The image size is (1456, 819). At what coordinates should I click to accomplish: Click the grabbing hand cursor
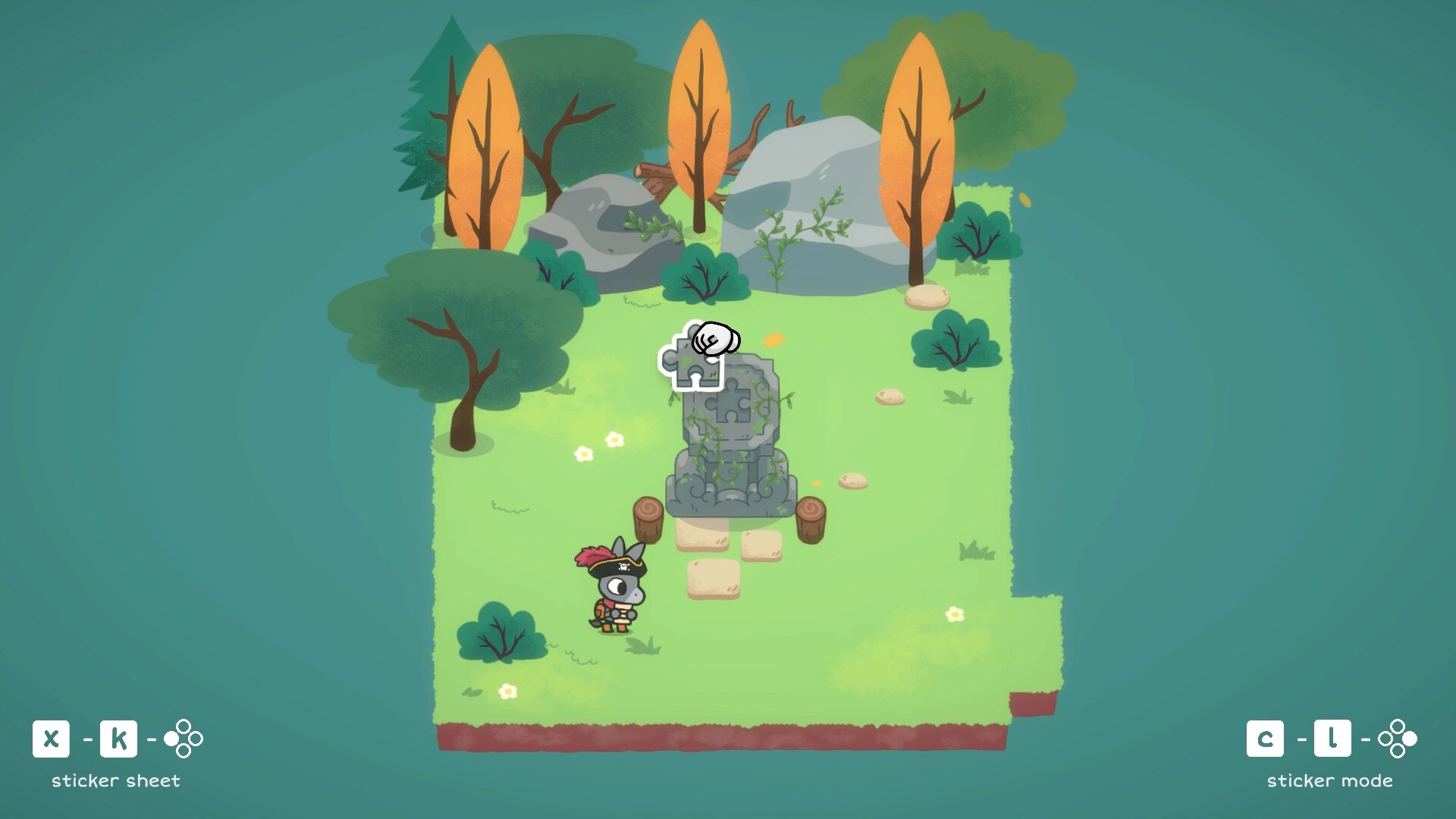coord(715,342)
